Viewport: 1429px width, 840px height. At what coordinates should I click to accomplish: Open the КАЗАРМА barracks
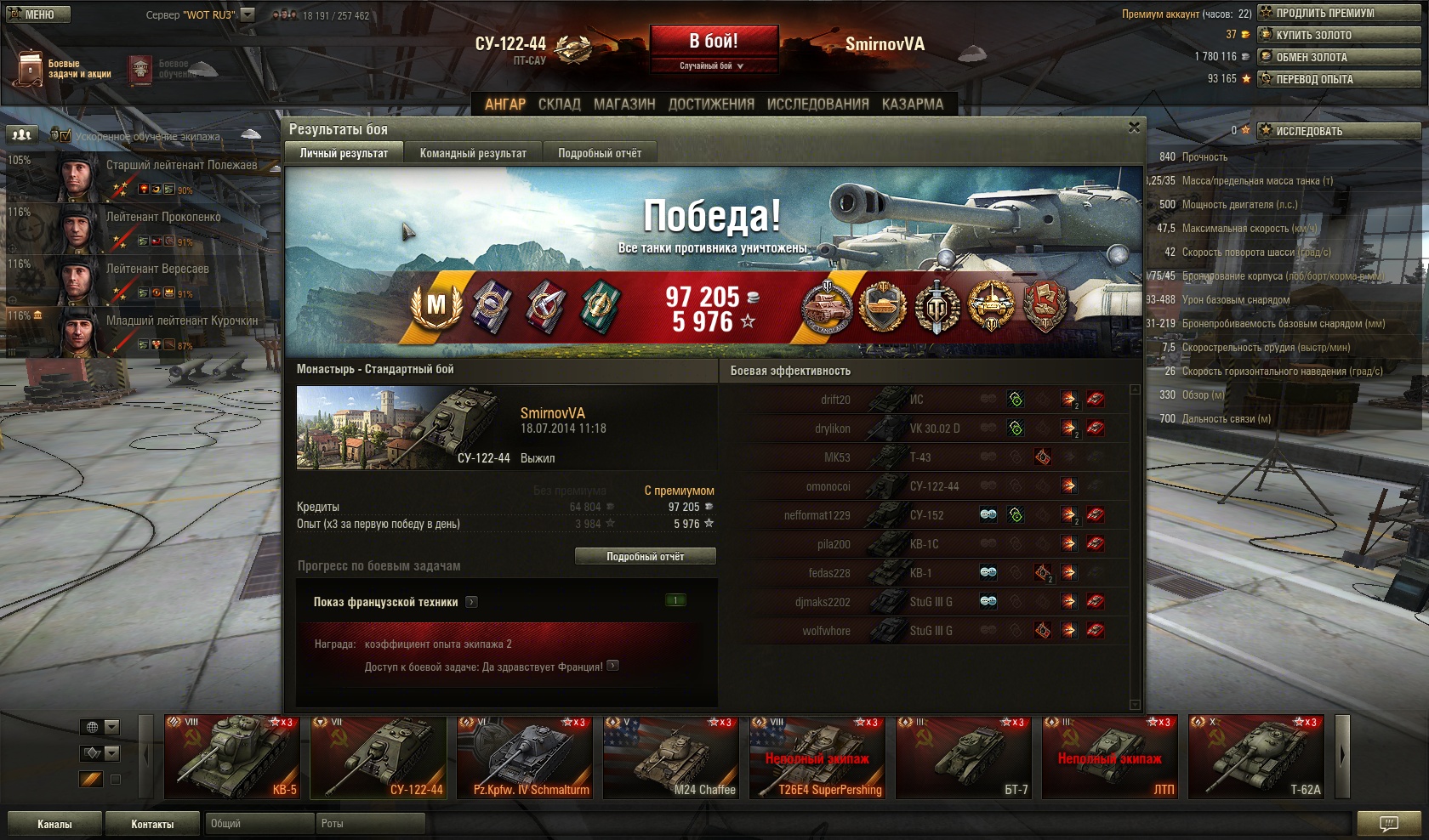(x=912, y=104)
